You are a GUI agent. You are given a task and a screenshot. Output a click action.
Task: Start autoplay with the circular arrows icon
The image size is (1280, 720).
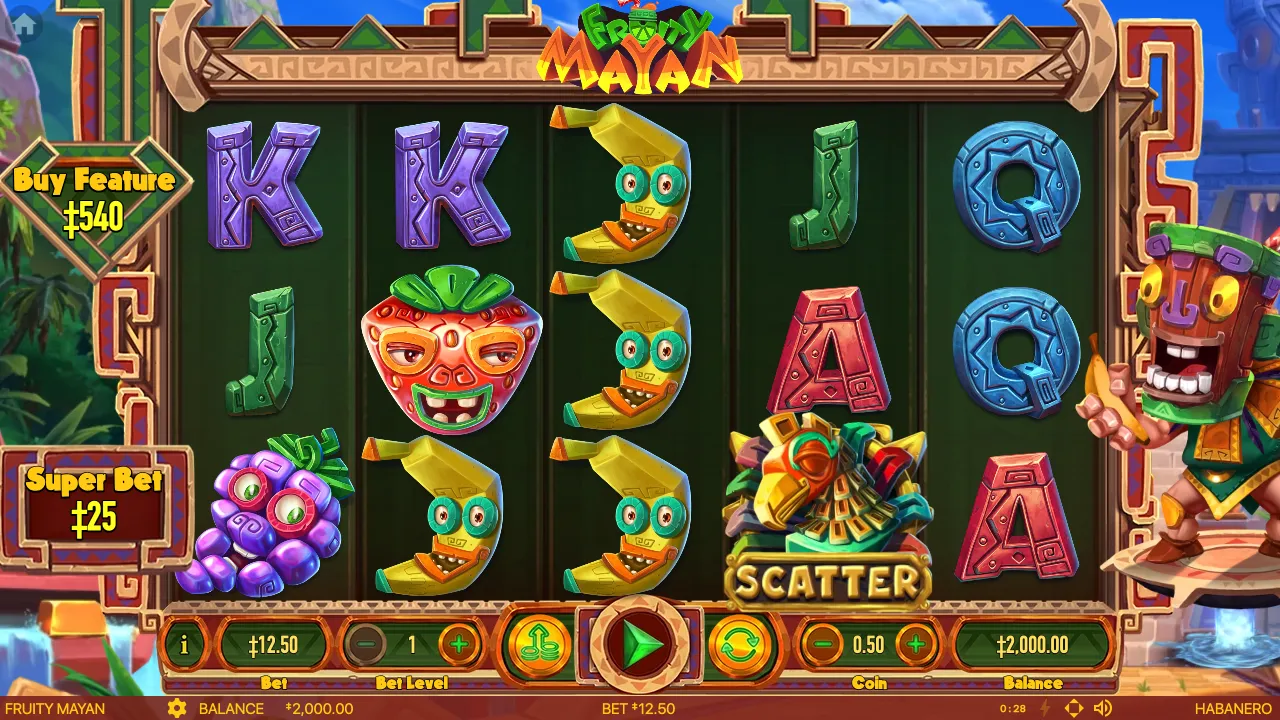tap(742, 644)
